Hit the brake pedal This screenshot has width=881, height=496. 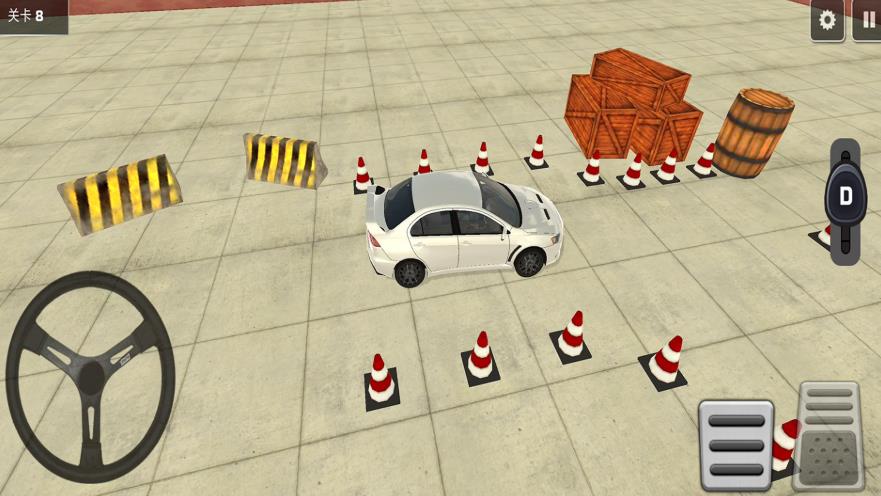coord(736,444)
